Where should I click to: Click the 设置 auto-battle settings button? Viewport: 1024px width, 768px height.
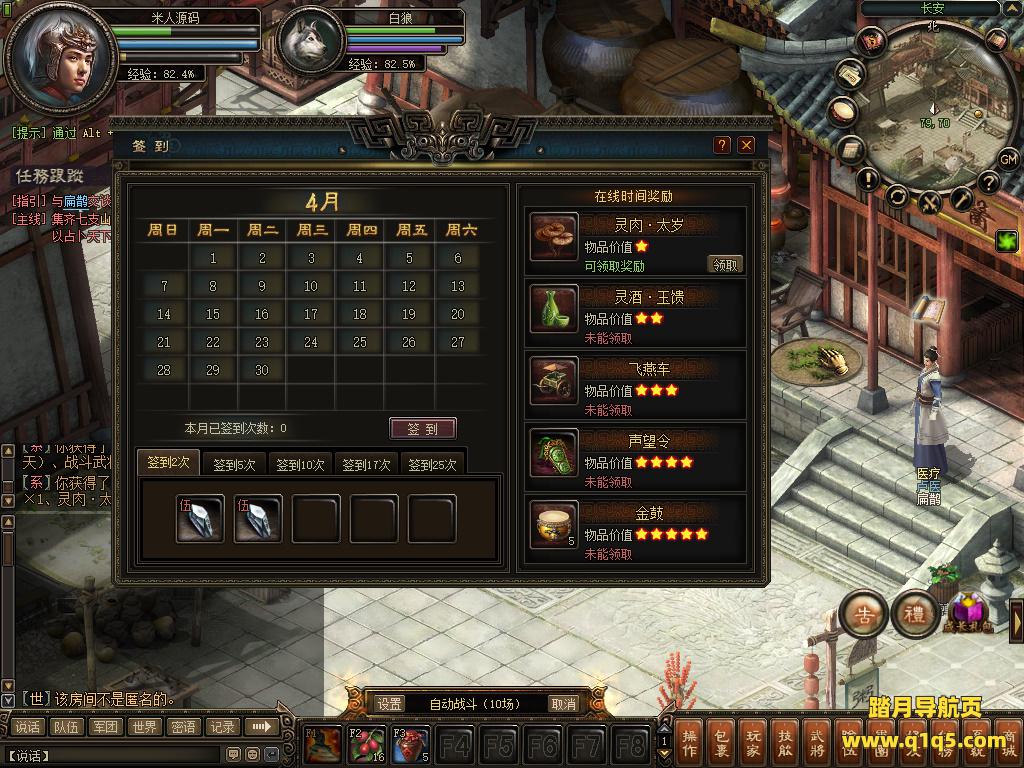click(390, 704)
